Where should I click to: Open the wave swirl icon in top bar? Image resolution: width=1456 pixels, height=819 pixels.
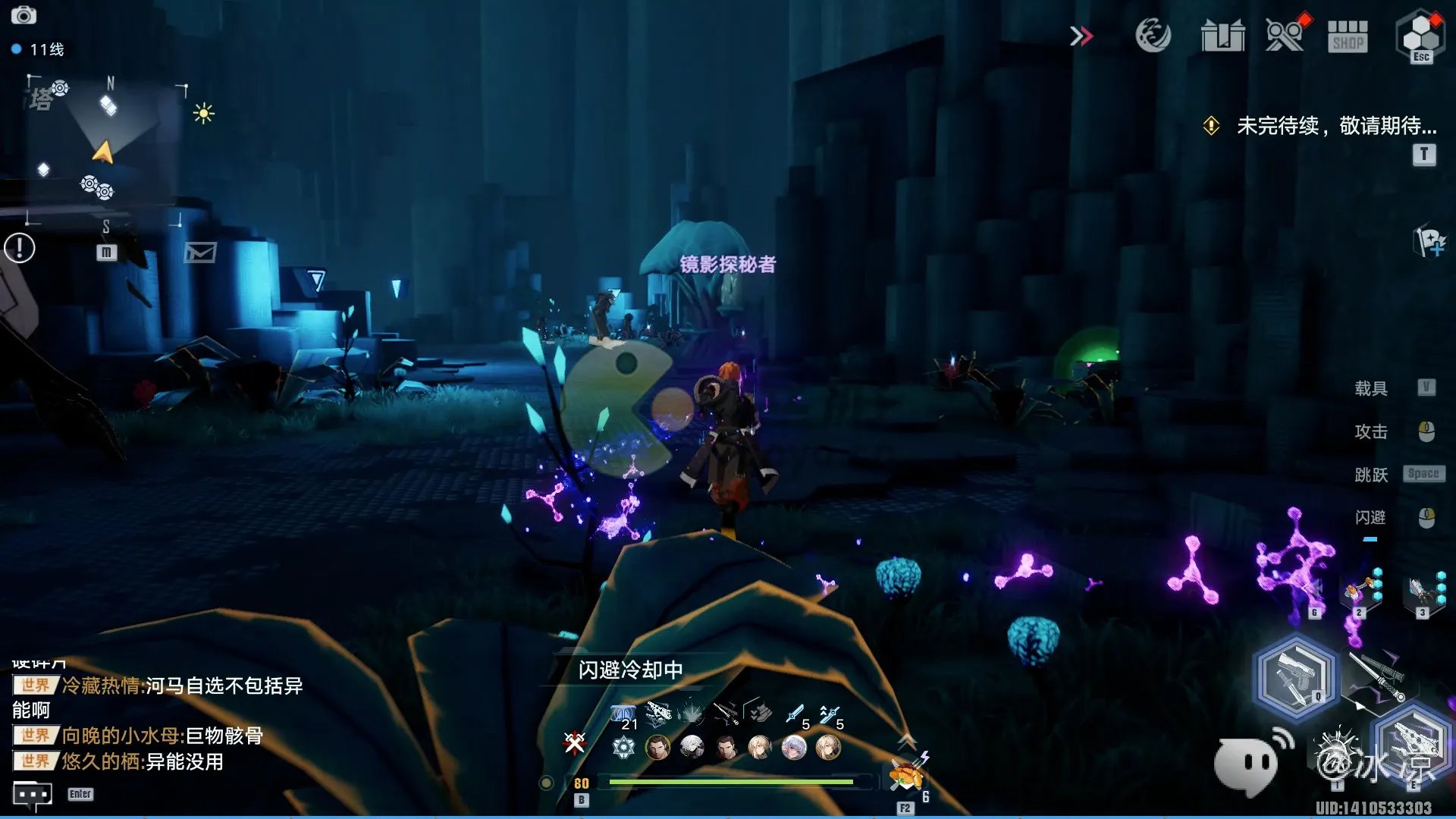pyautogui.click(x=1153, y=35)
